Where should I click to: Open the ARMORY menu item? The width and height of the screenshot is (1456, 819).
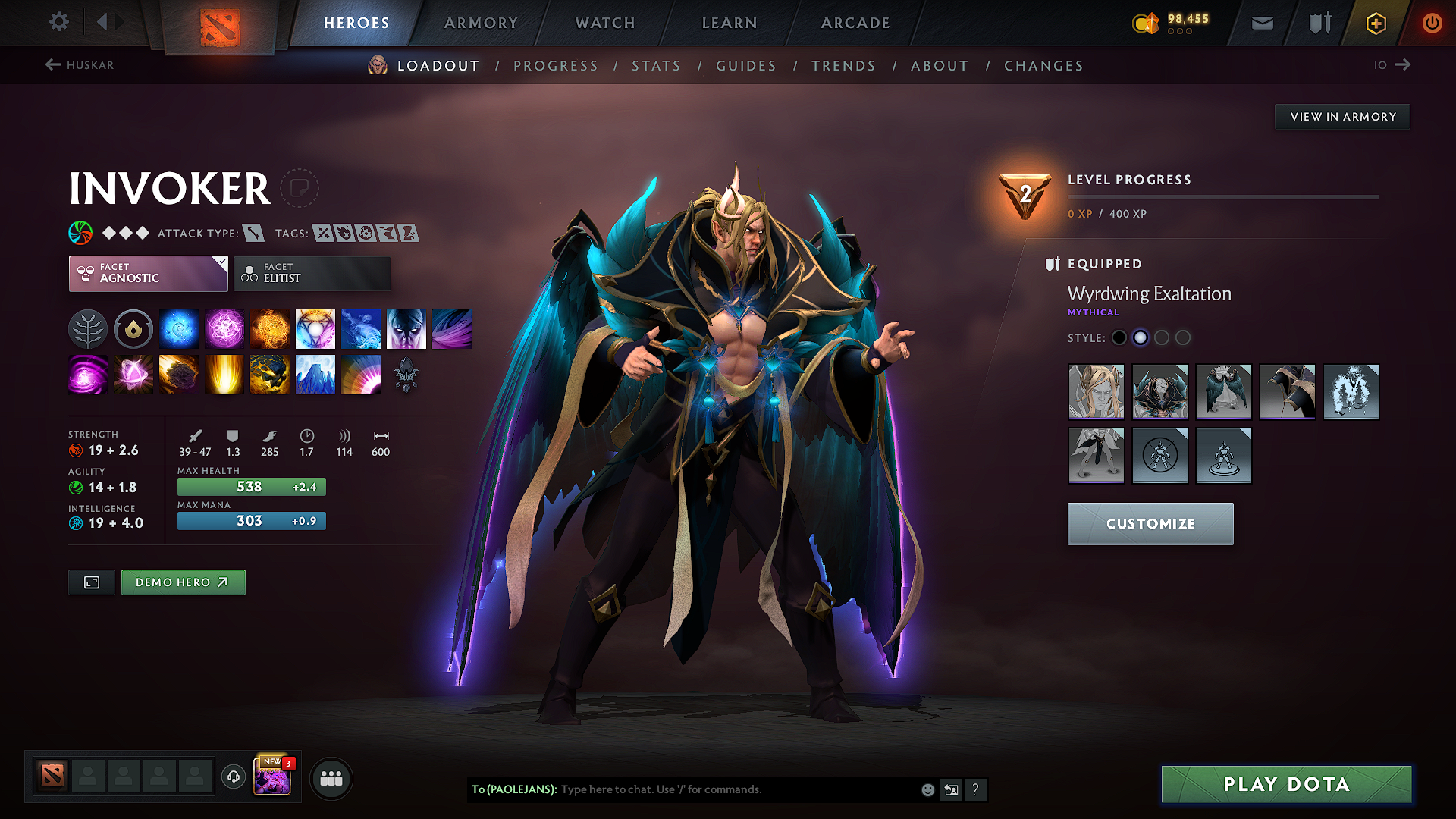pos(480,23)
